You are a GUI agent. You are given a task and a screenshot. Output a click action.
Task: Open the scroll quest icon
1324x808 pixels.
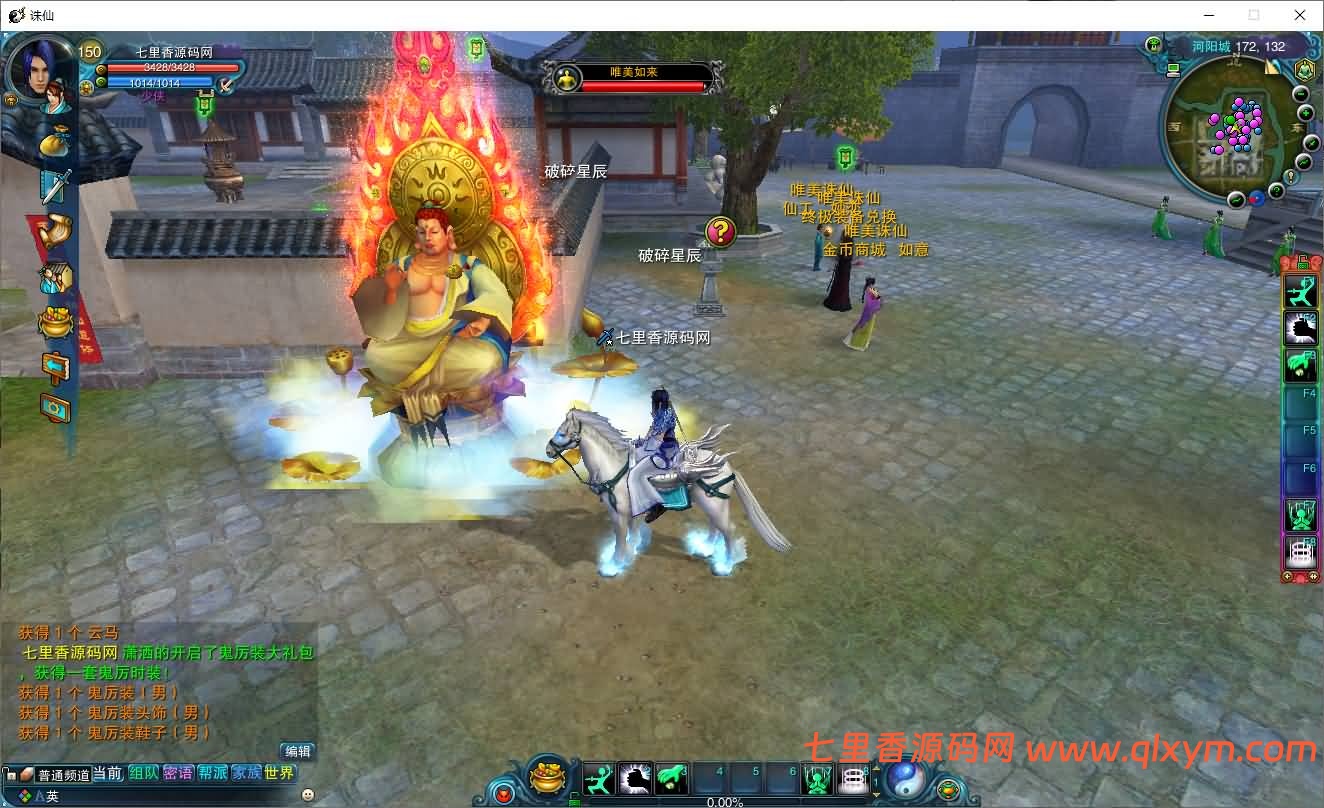point(55,231)
